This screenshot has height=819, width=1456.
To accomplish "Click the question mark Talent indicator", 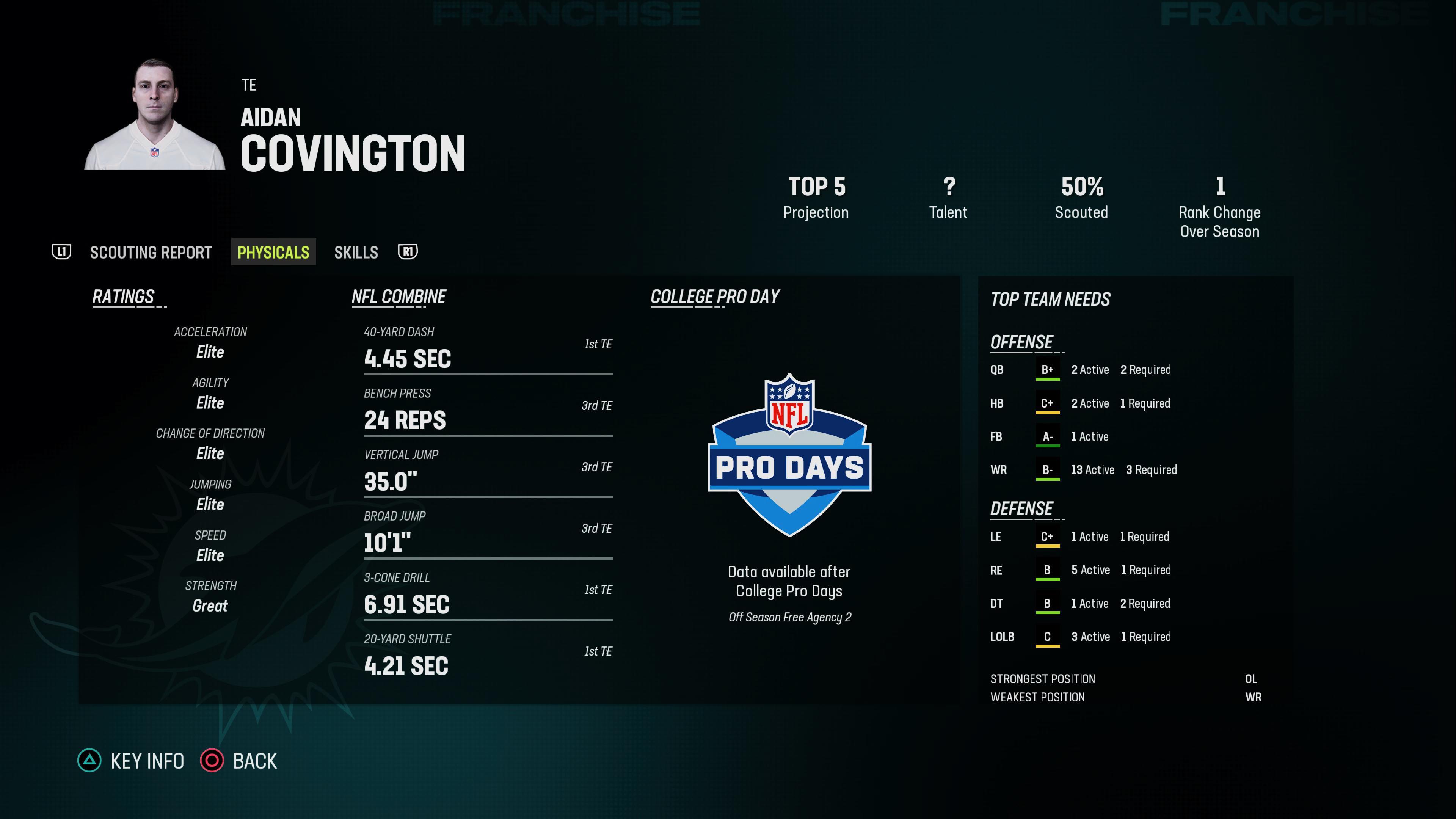I will (x=948, y=187).
